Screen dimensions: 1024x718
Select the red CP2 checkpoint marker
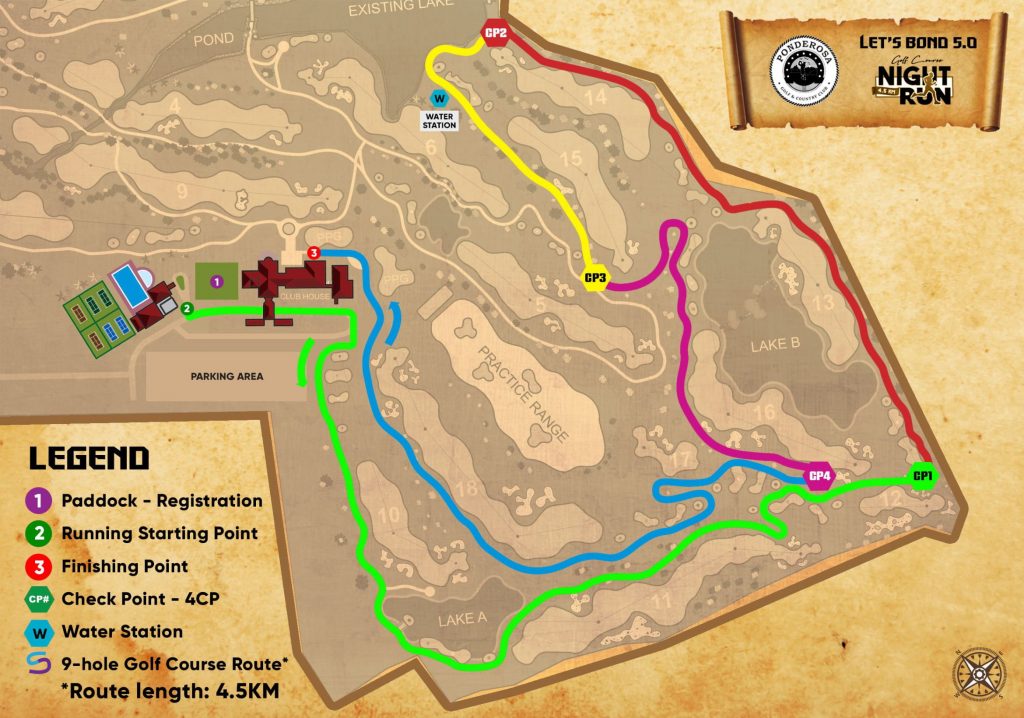click(497, 35)
